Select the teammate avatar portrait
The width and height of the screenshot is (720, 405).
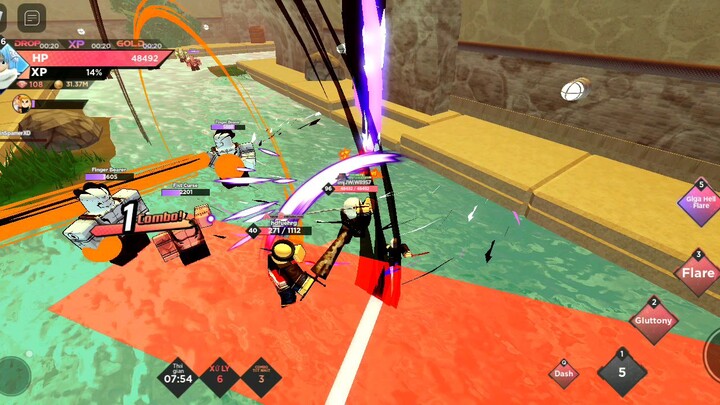(x=20, y=103)
